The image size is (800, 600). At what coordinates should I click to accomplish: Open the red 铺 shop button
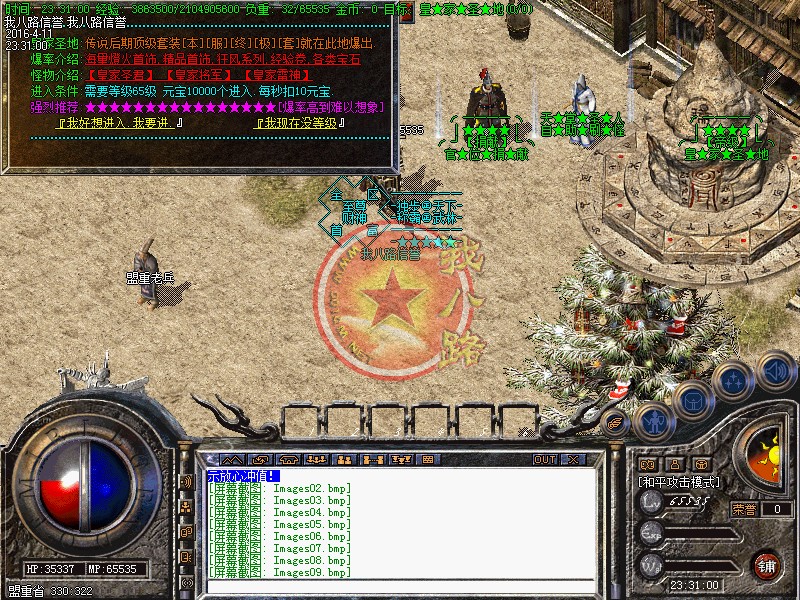(767, 564)
